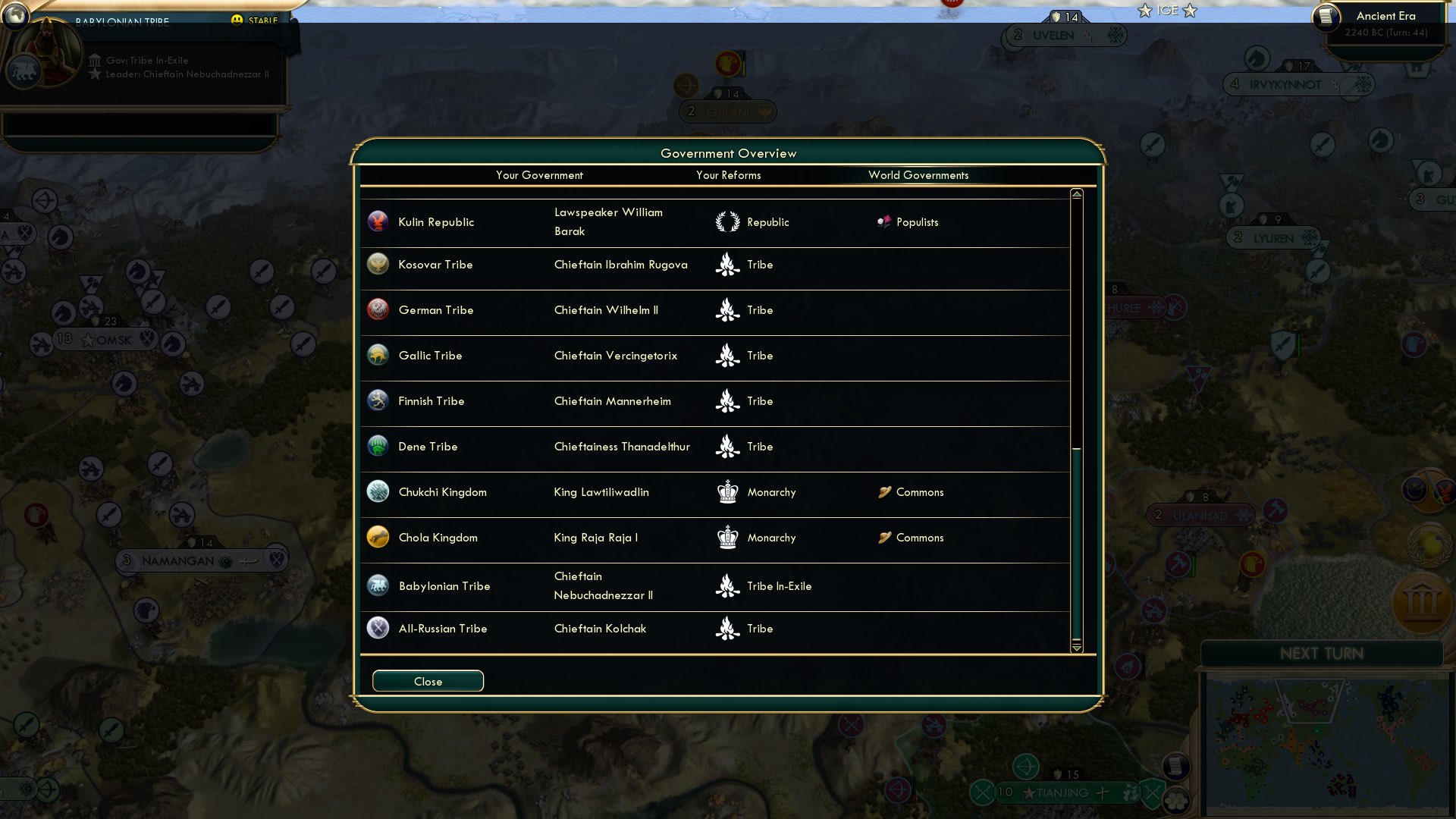Click the Republic laurel wreath icon
Screen dimensions: 1456x819
pos(727,221)
